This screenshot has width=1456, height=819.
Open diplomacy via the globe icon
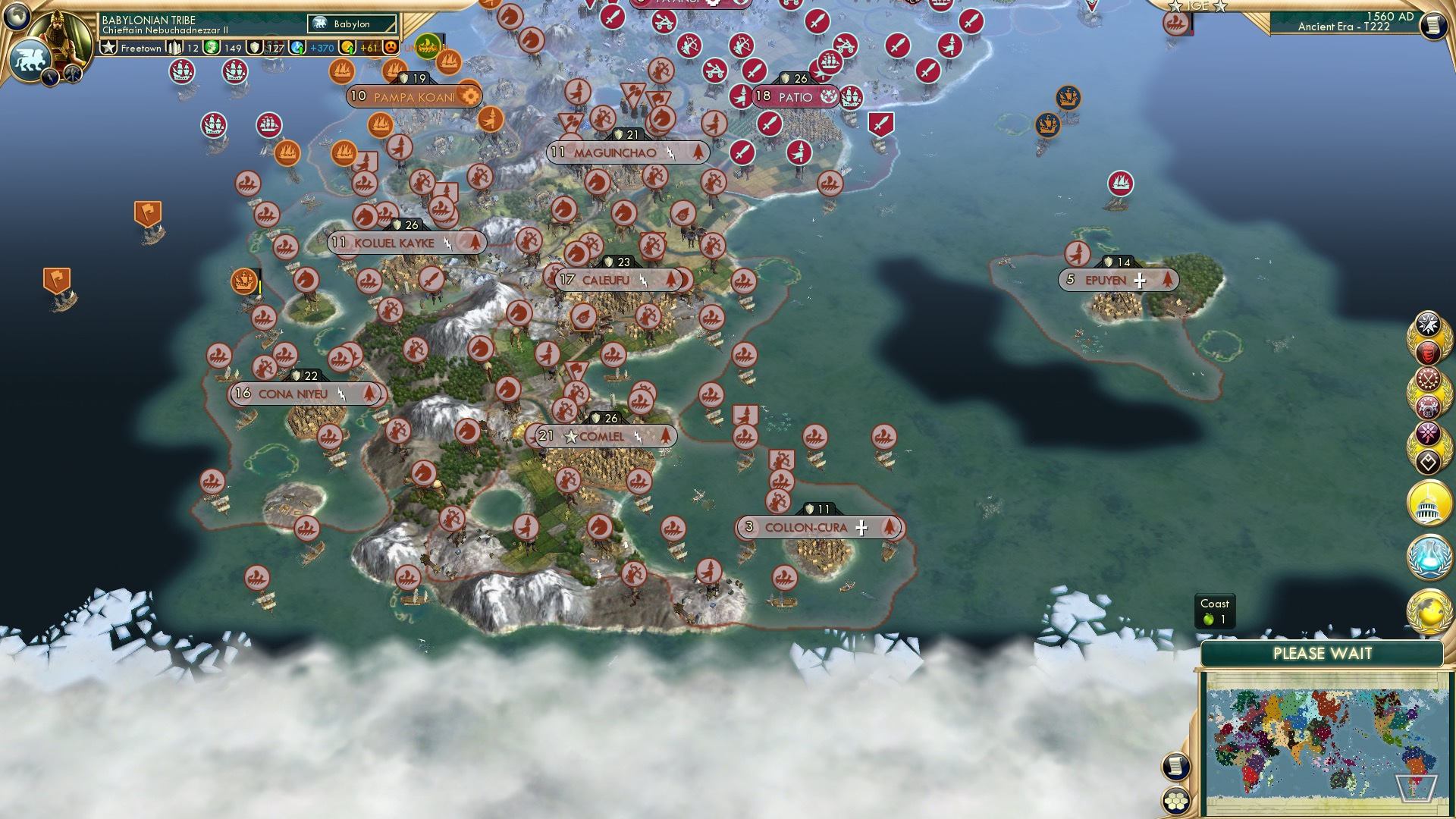click(x=1427, y=609)
